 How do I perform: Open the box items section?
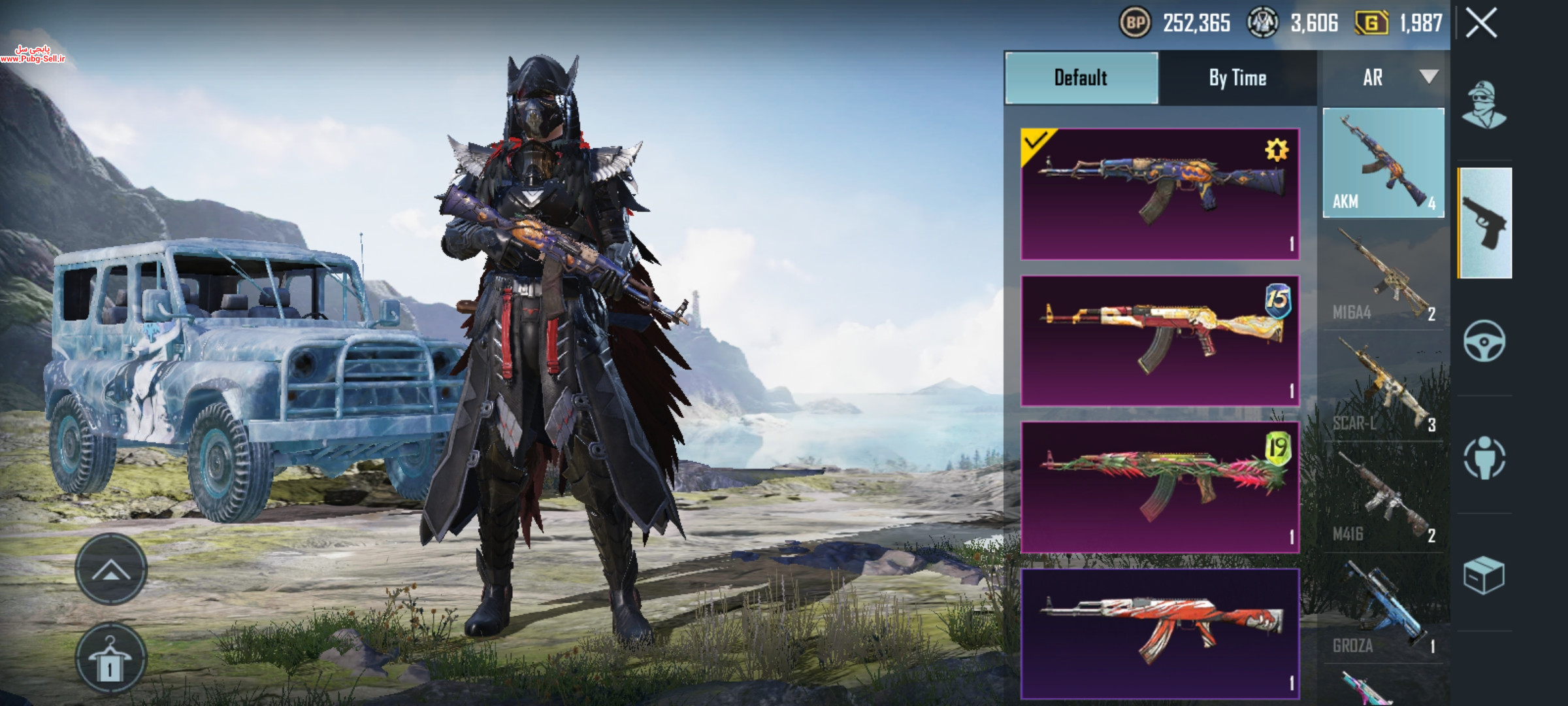[x=1484, y=576]
